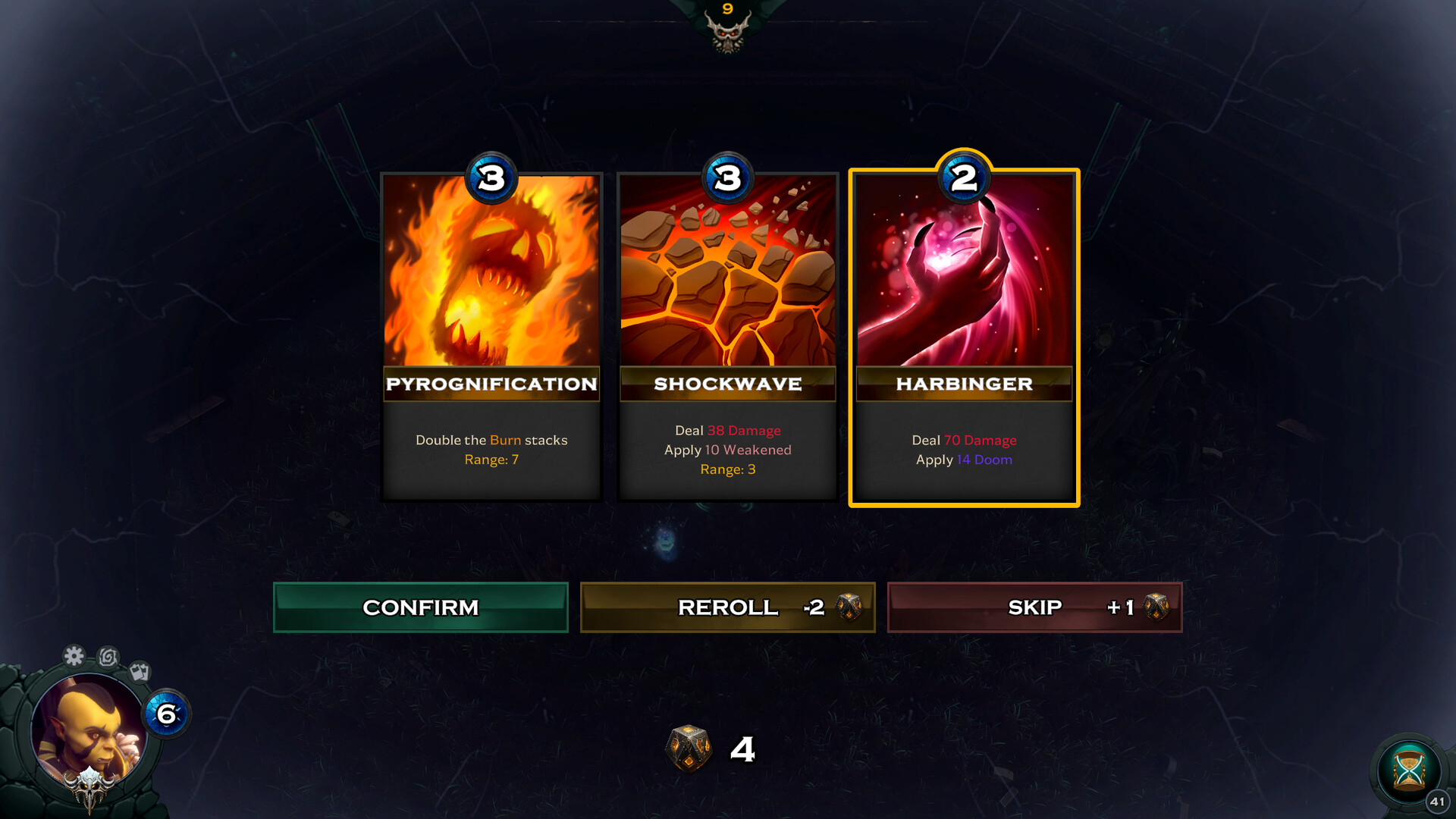Image resolution: width=1456 pixels, height=819 pixels.
Task: Select the swirl rune icon above the portrait
Action: [x=108, y=657]
